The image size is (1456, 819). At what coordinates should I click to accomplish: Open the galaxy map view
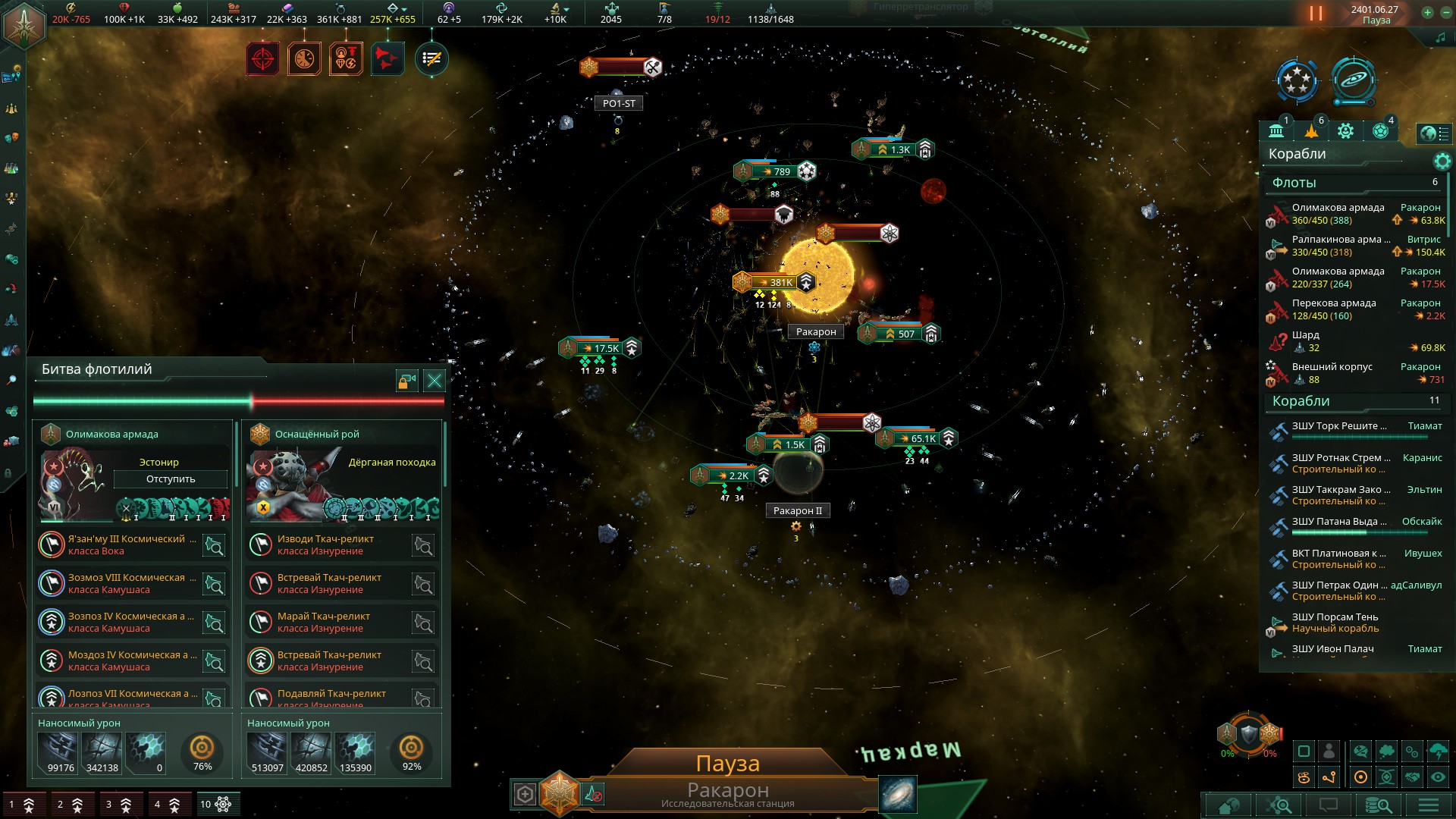(x=898, y=794)
